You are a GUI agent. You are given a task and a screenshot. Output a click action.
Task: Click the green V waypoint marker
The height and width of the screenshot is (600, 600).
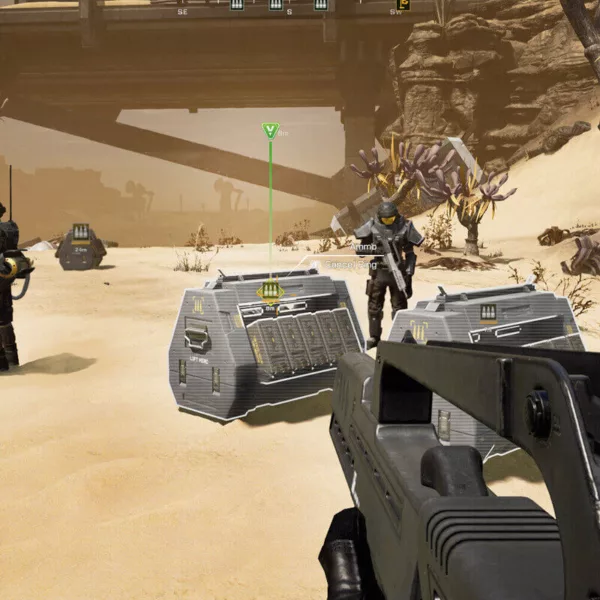(x=270, y=130)
